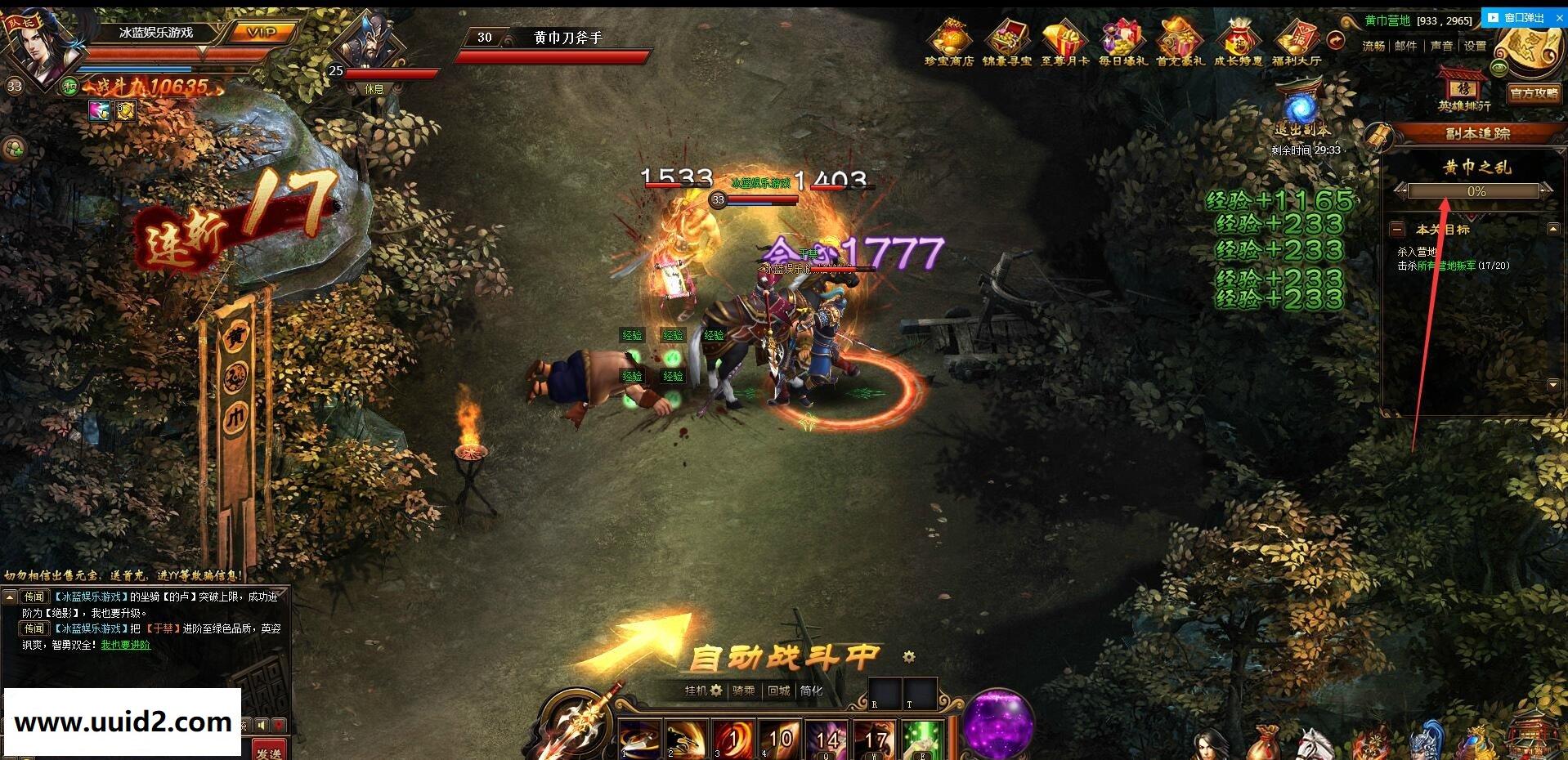
Task: Claim the 每日壕礼 daily gift
Action: pyautogui.click(x=1122, y=42)
